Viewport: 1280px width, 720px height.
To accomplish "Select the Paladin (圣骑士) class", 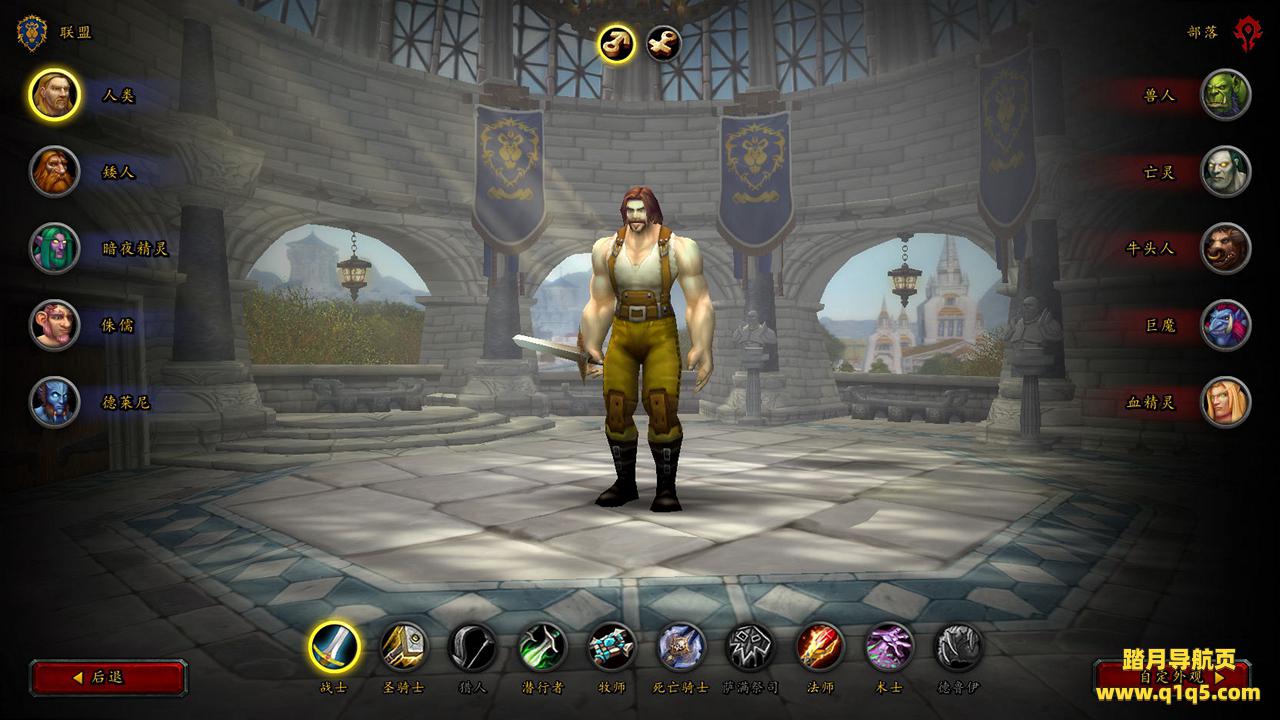I will coord(404,647).
